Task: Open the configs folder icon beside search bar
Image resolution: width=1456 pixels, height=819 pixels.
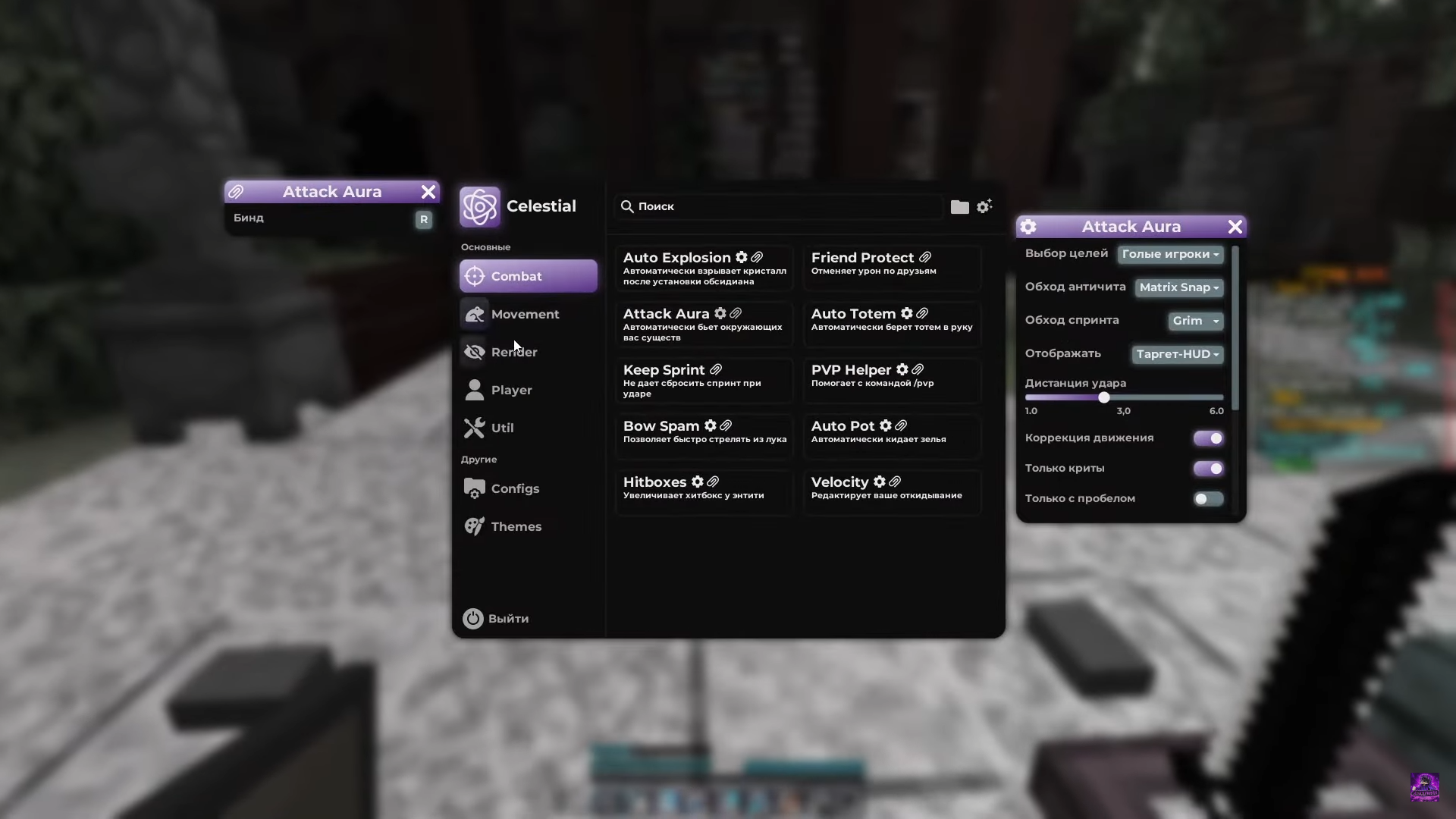Action: pos(959,206)
